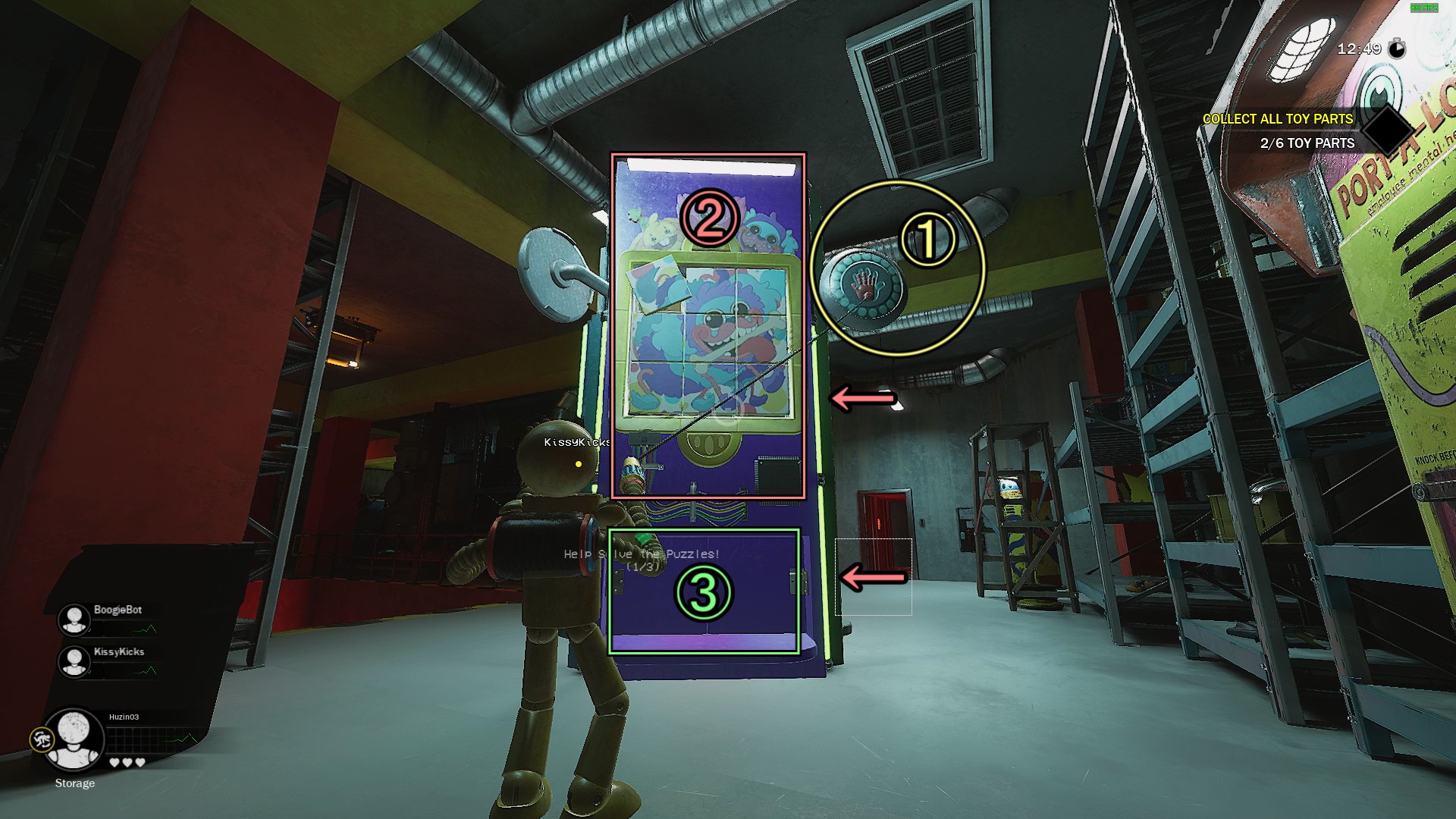The width and height of the screenshot is (1456, 819).
Task: Select BoogieBot's teammate portrait
Action: click(74, 619)
